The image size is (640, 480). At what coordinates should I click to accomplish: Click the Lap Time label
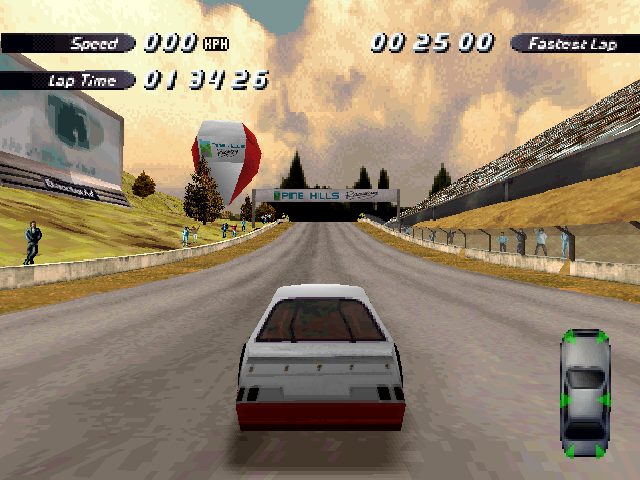pos(76,79)
